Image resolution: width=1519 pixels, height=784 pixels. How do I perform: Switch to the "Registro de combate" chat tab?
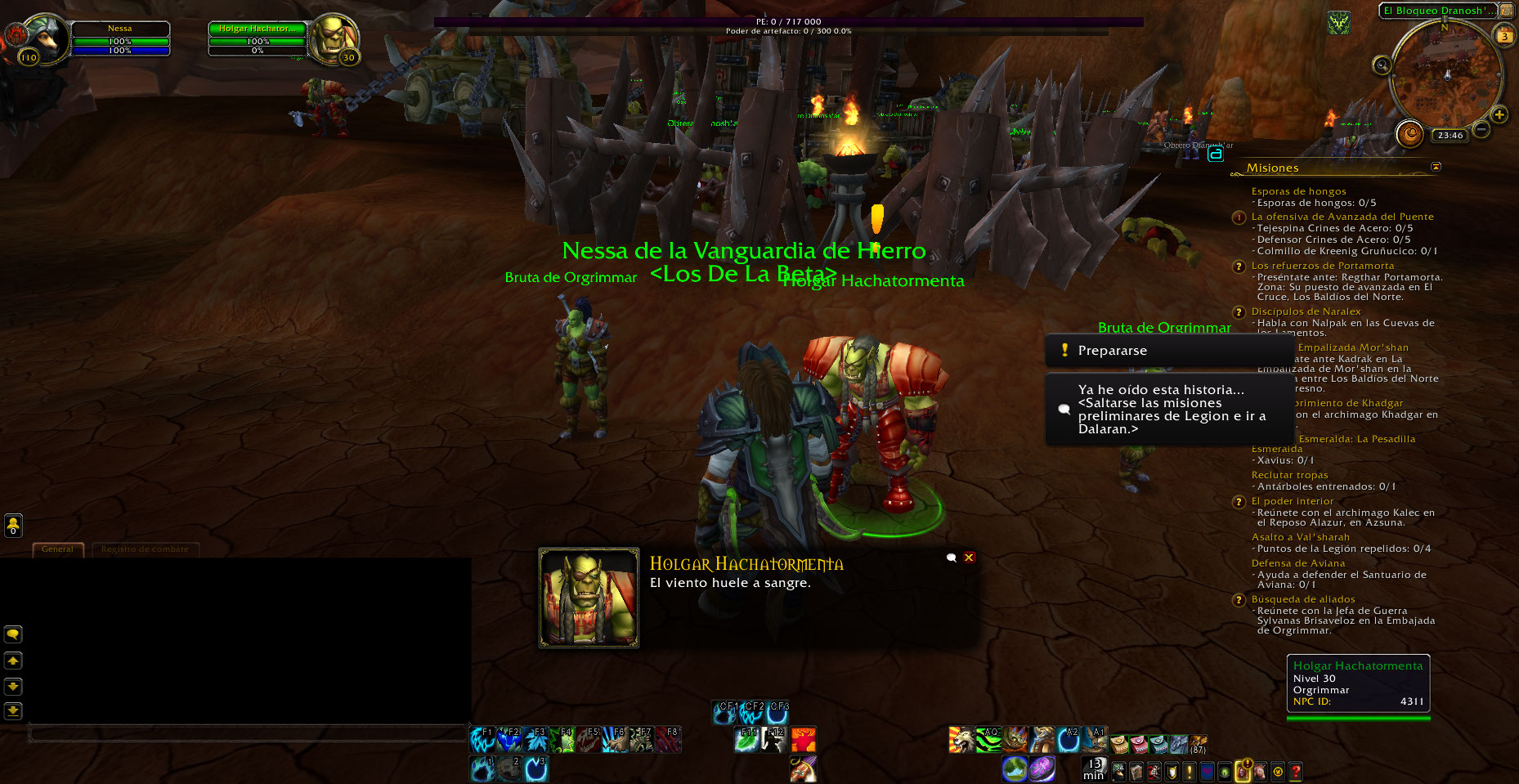pos(145,549)
